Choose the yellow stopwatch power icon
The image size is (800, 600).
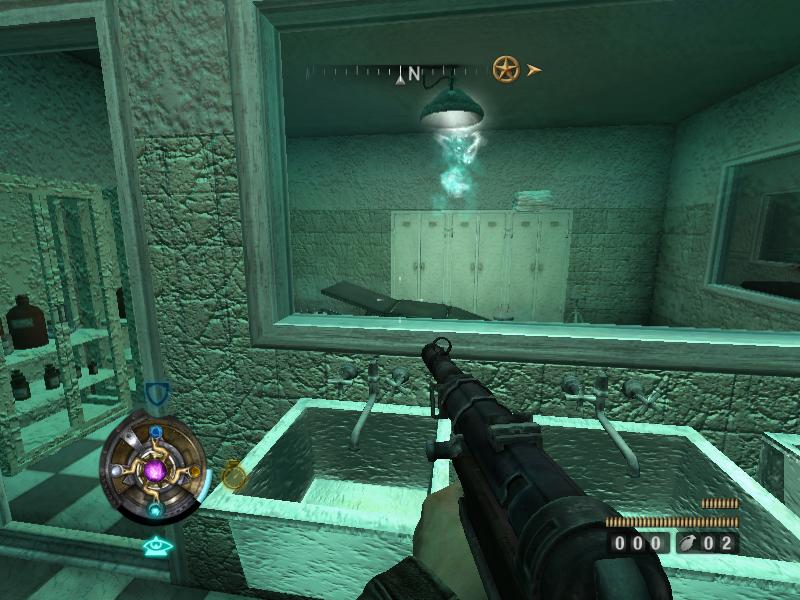[233, 473]
